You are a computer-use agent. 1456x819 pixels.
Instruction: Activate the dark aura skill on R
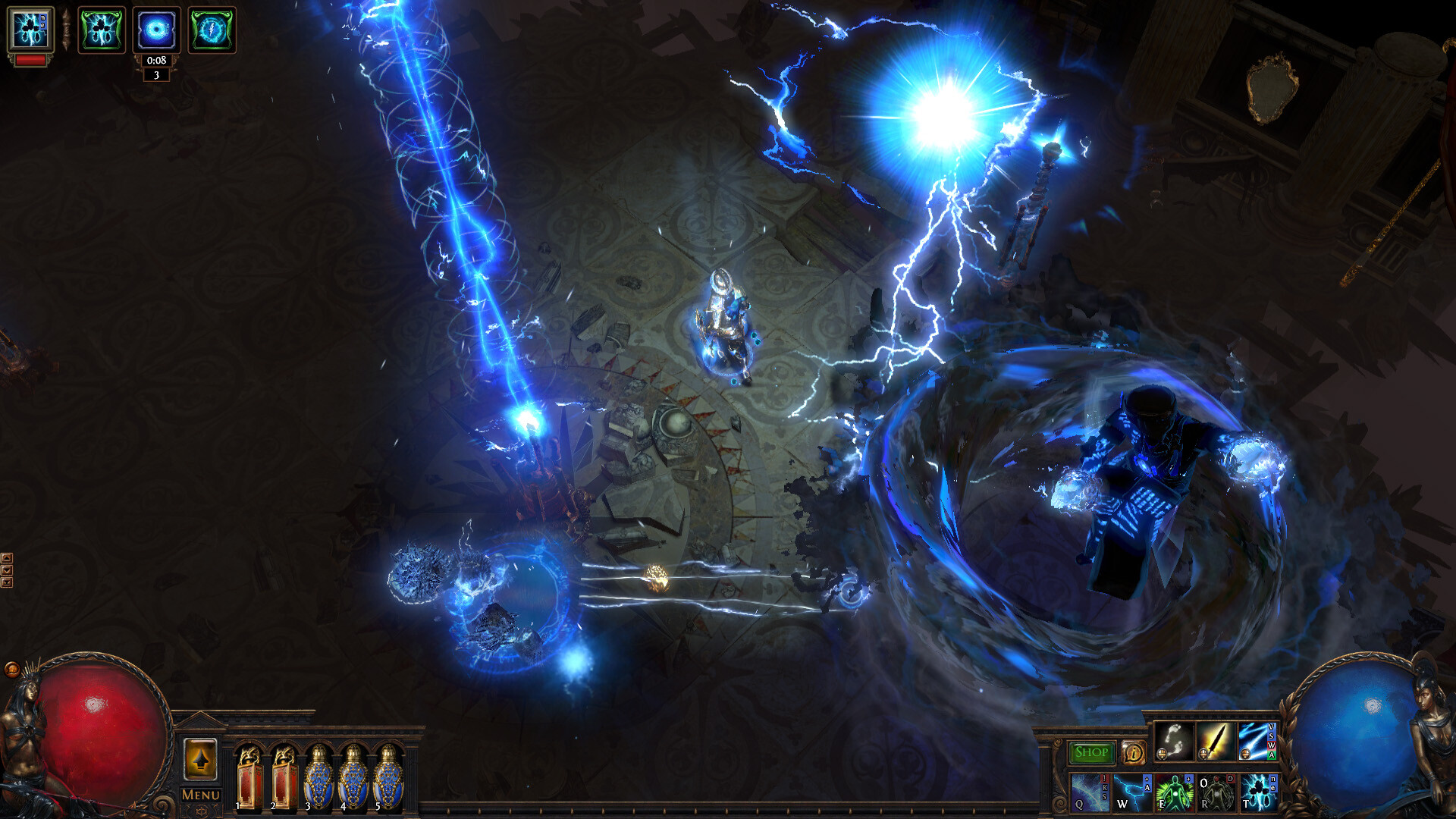[1217, 795]
